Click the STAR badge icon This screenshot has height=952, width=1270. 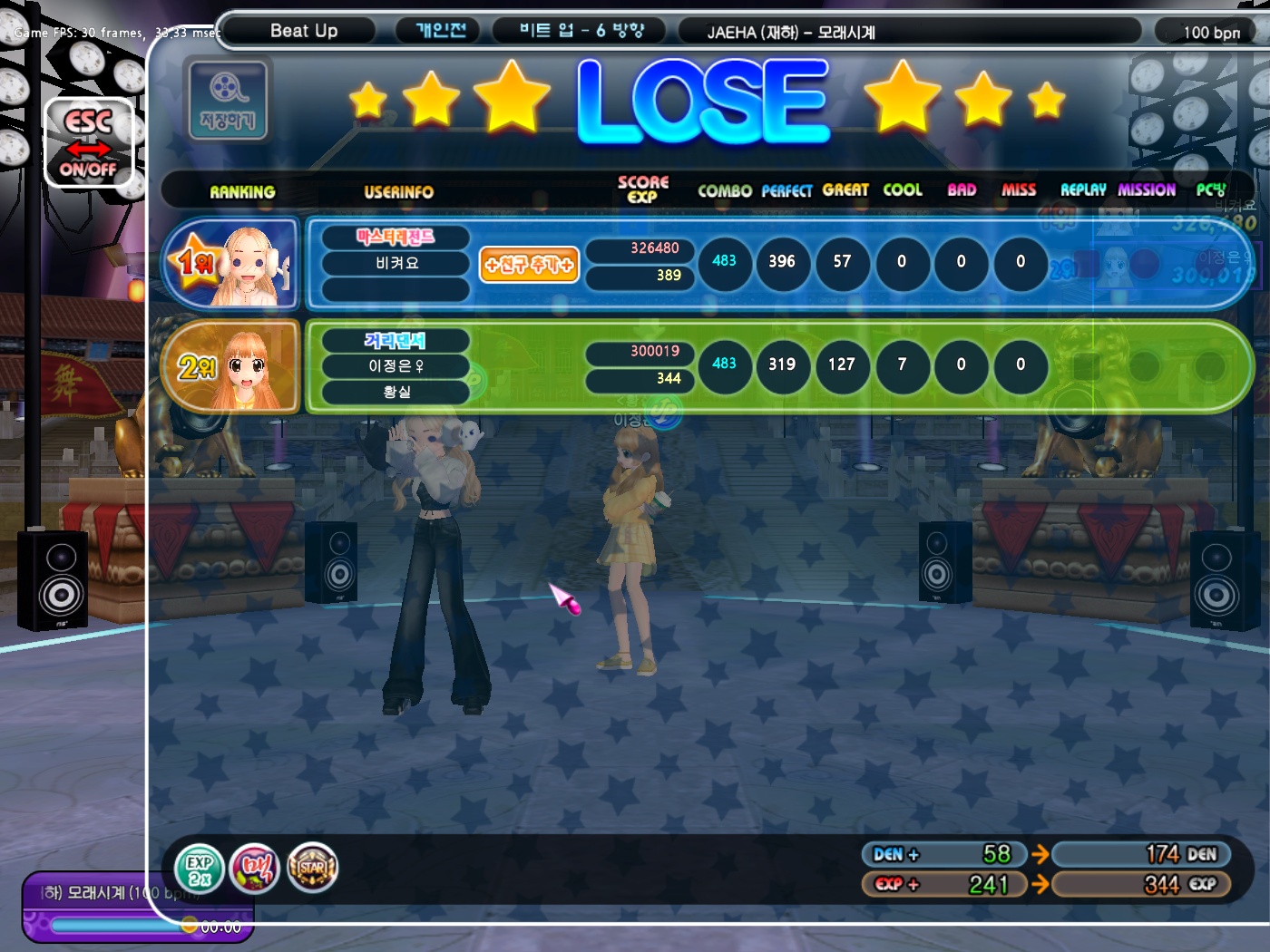(x=312, y=868)
